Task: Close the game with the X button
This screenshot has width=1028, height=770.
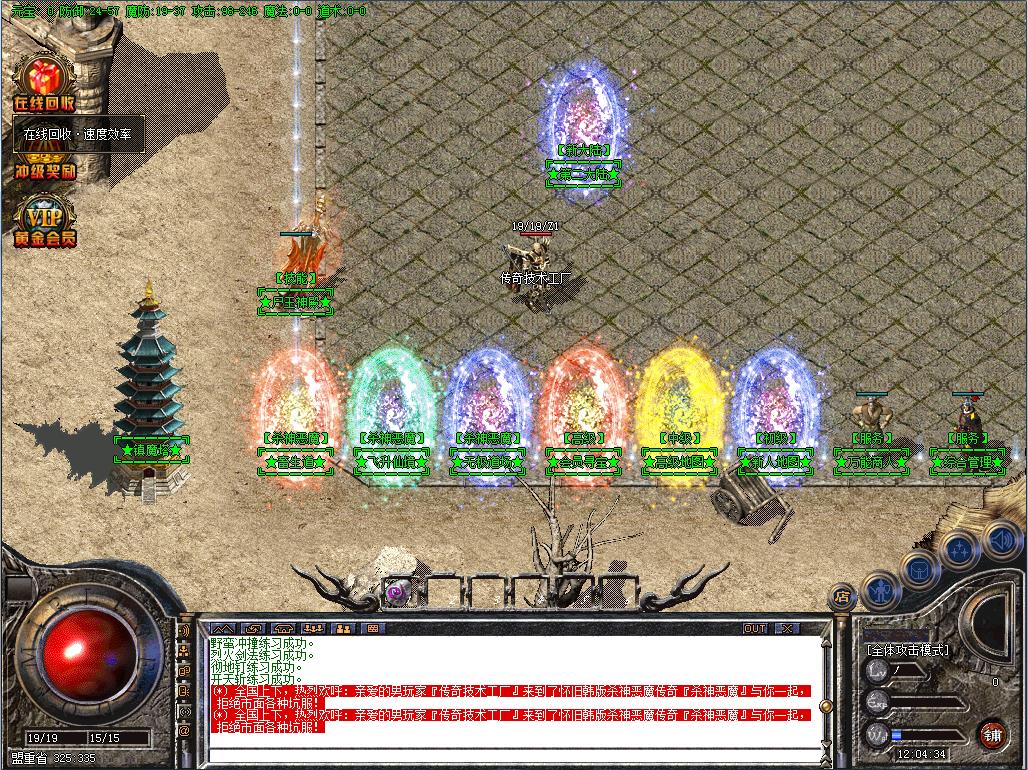Action: pyautogui.click(x=788, y=628)
